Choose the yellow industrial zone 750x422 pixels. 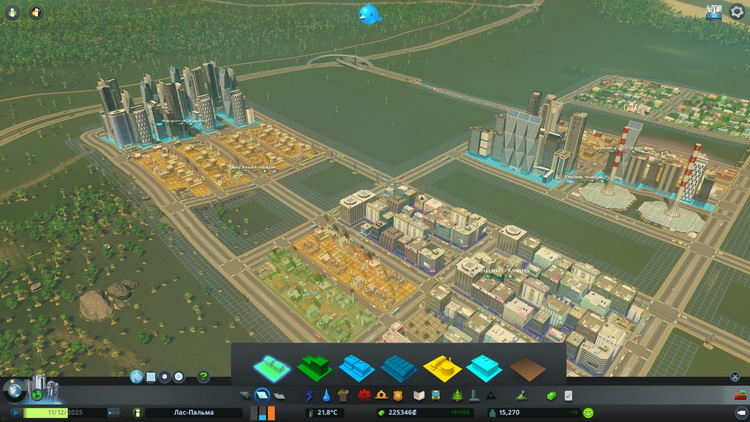(442, 367)
